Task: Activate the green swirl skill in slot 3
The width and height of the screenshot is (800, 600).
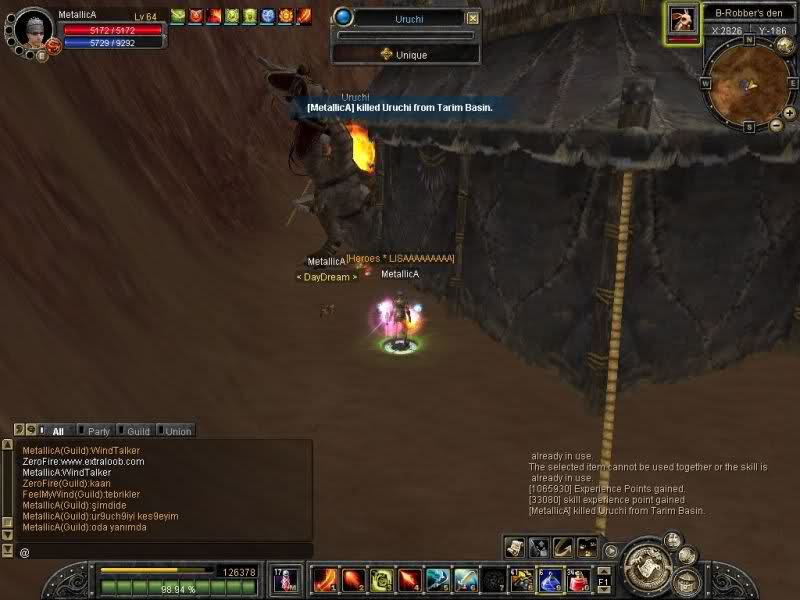Action: click(381, 579)
